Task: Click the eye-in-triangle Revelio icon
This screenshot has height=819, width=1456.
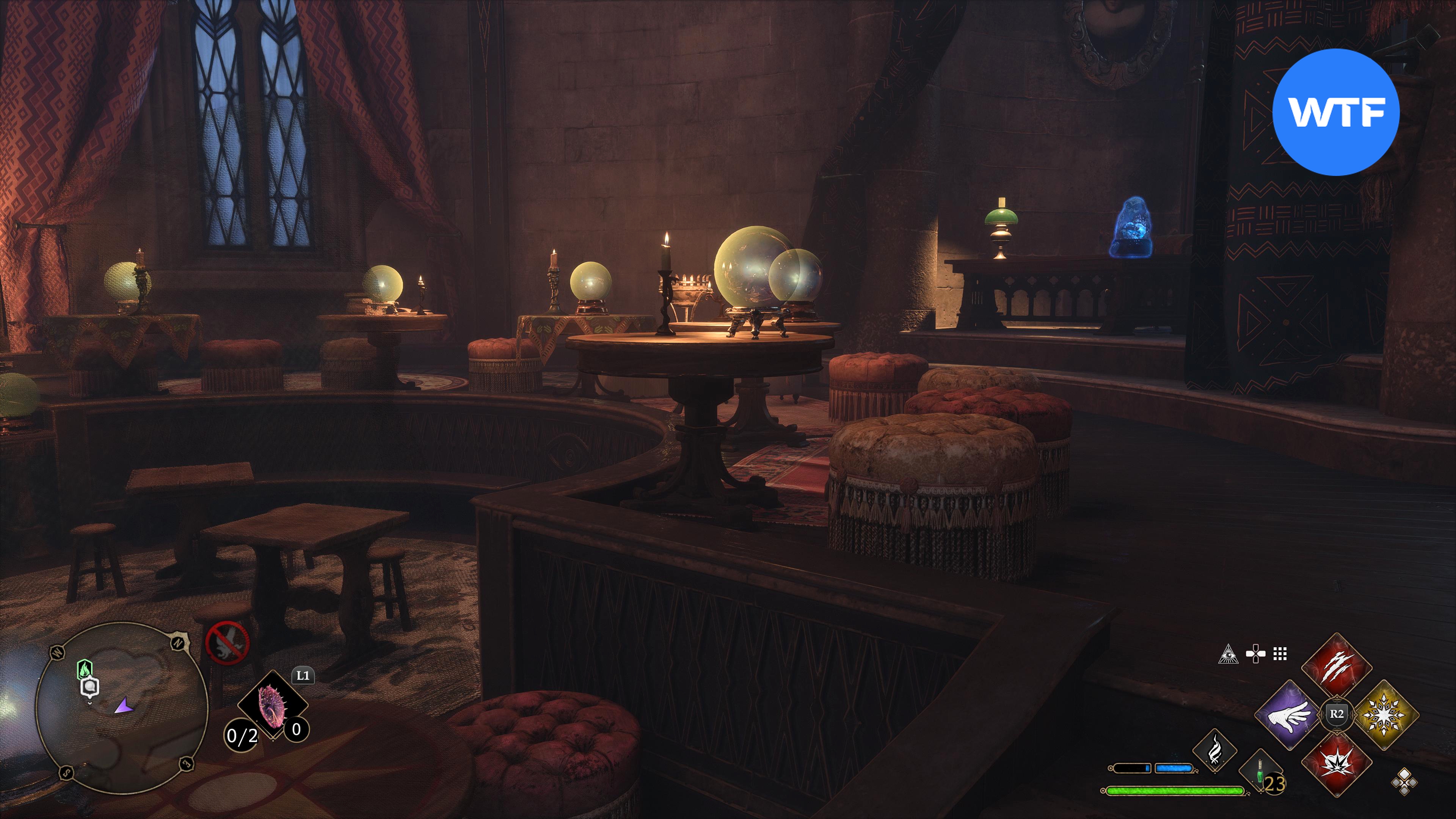Action: click(x=1228, y=654)
